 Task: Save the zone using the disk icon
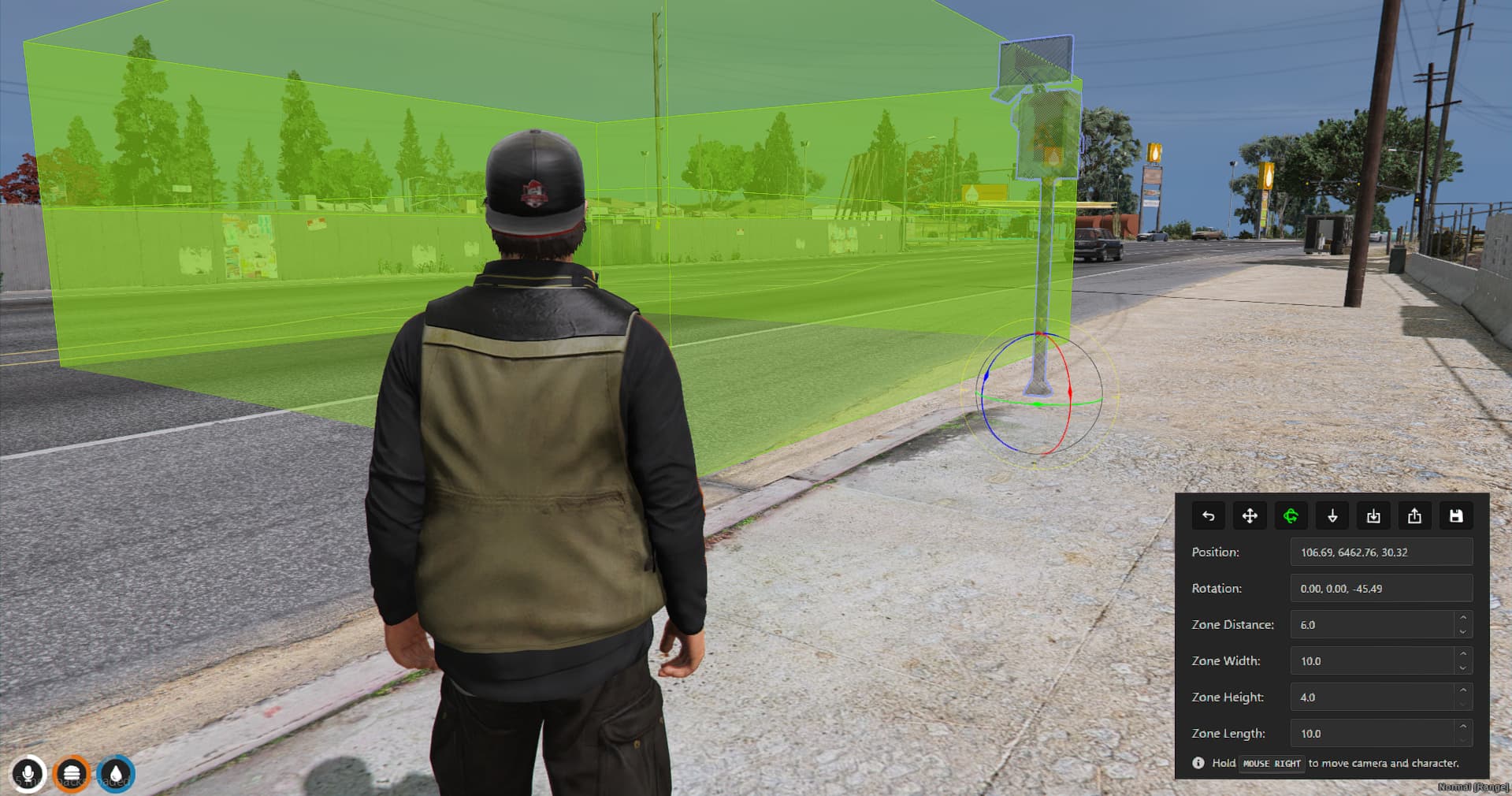[x=1456, y=515]
